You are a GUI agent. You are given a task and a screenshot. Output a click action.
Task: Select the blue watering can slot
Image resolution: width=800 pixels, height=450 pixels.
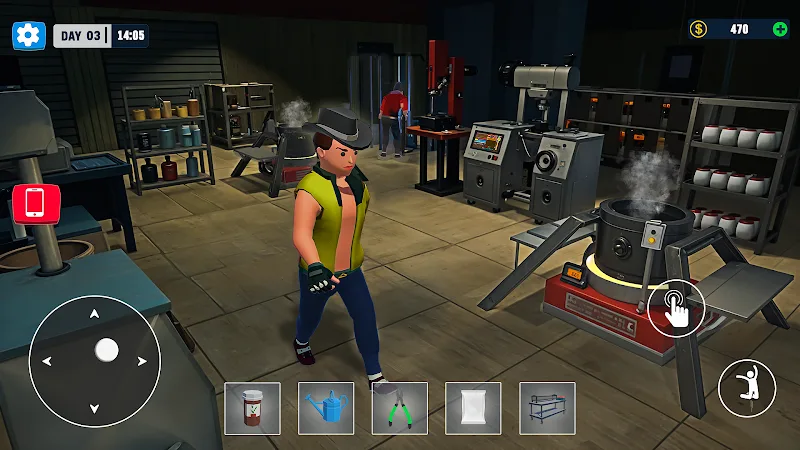[x=326, y=408]
